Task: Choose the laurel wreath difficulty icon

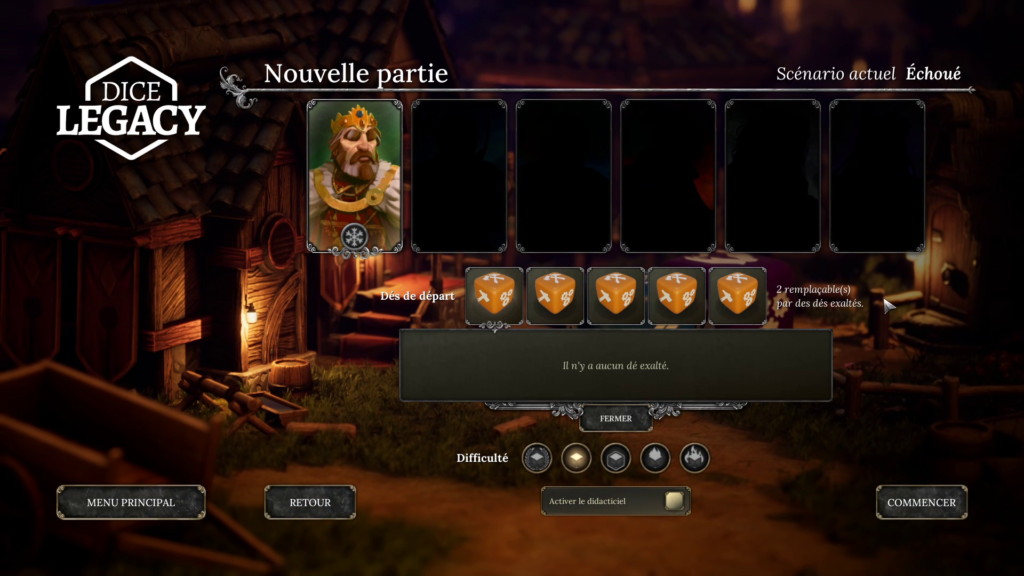Action: pyautogui.click(x=536, y=458)
